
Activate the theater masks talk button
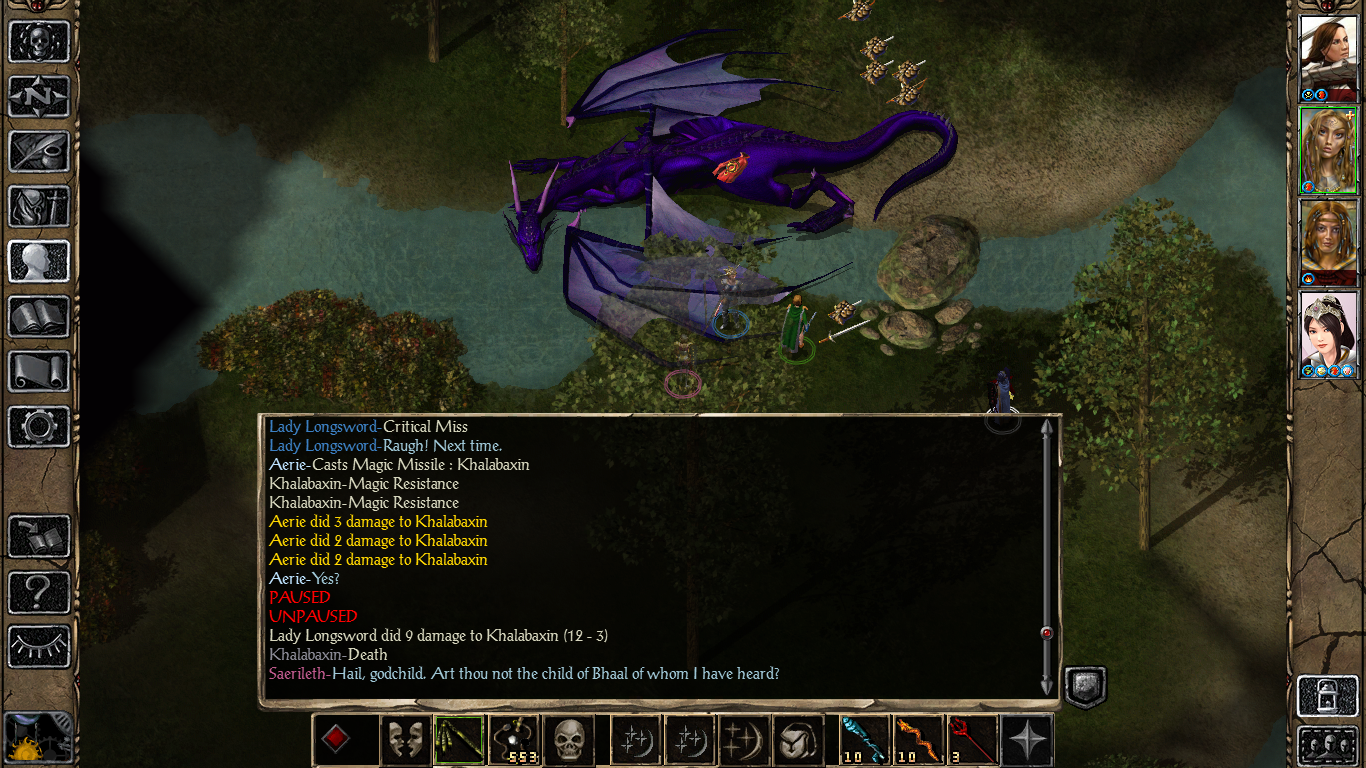coord(405,740)
